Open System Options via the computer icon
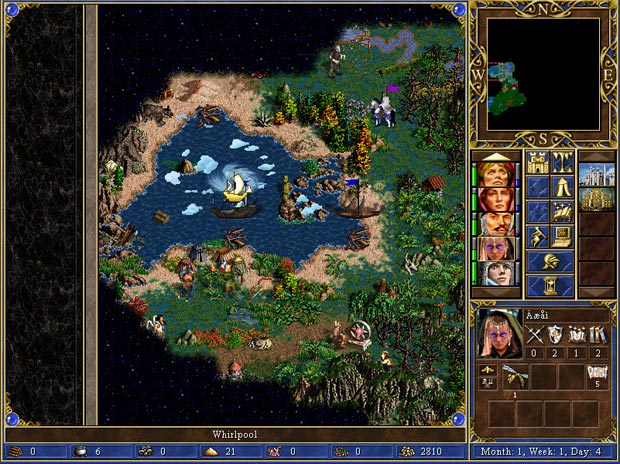Viewport: 620px width, 464px height. [561, 236]
